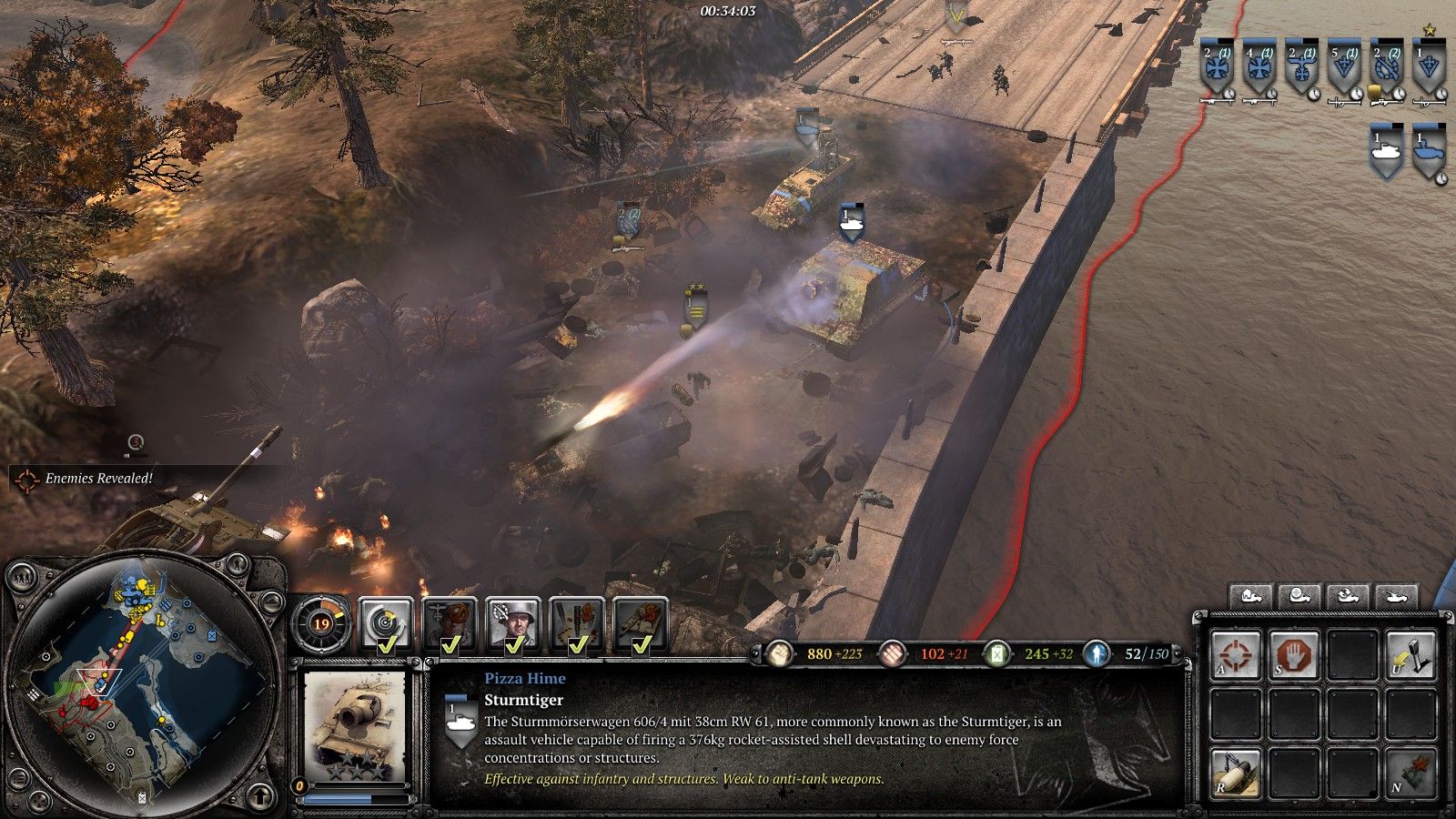Click the command points dial showing 19

320,624
